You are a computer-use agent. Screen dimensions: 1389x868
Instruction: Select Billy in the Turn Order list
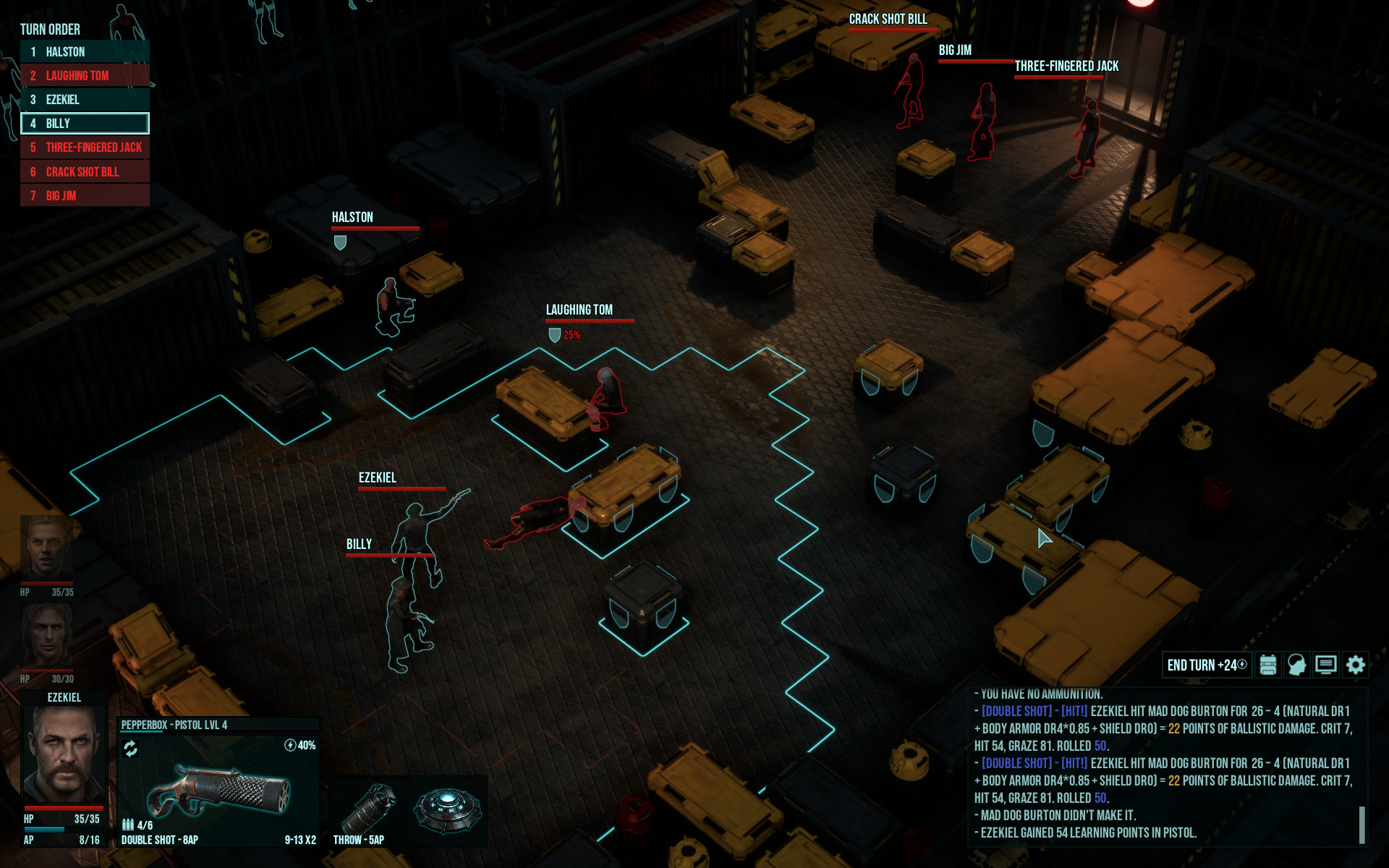[x=85, y=124]
